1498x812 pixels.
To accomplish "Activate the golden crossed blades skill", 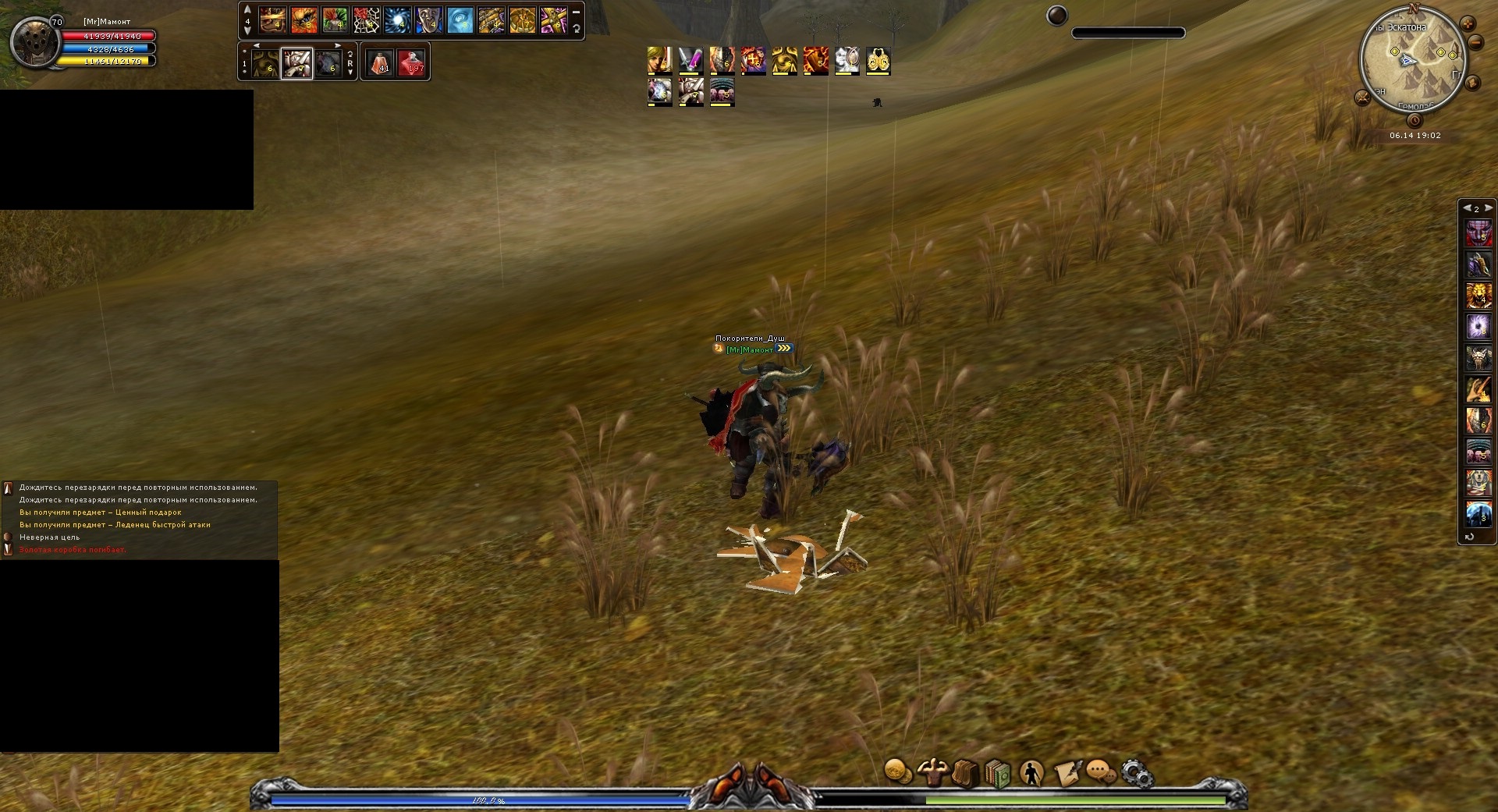I will point(553,20).
